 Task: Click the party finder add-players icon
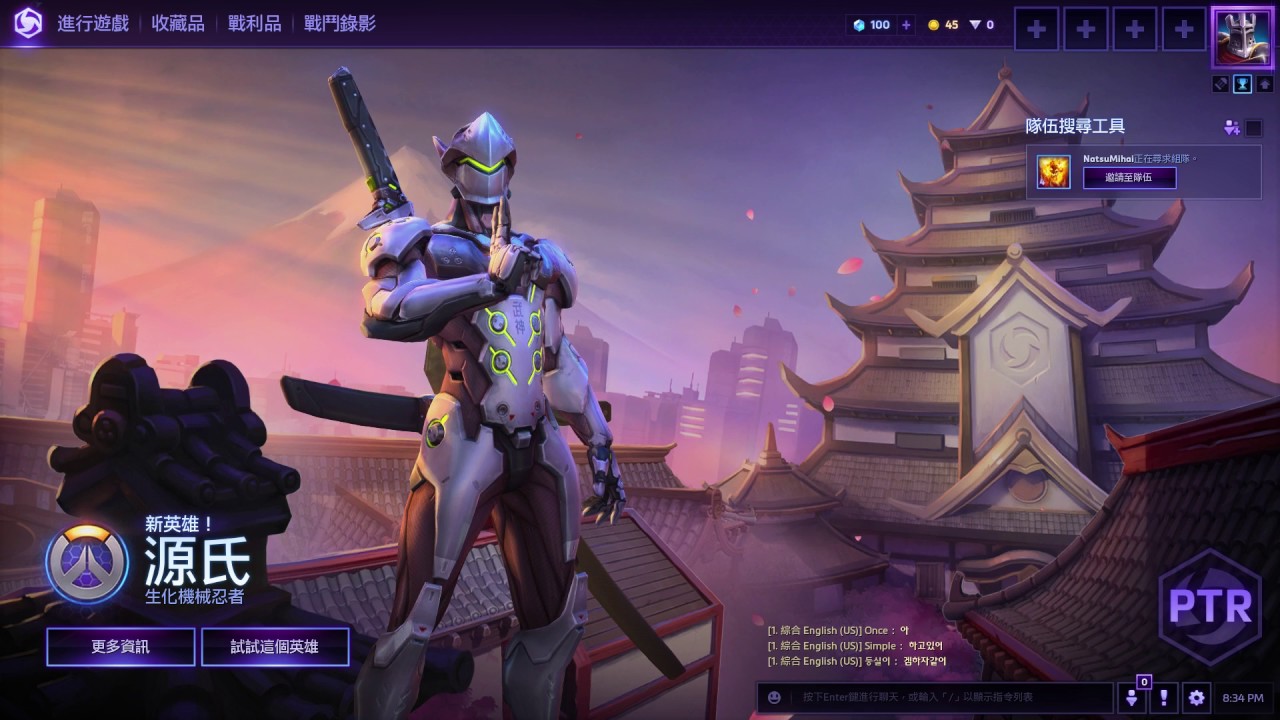point(1230,127)
